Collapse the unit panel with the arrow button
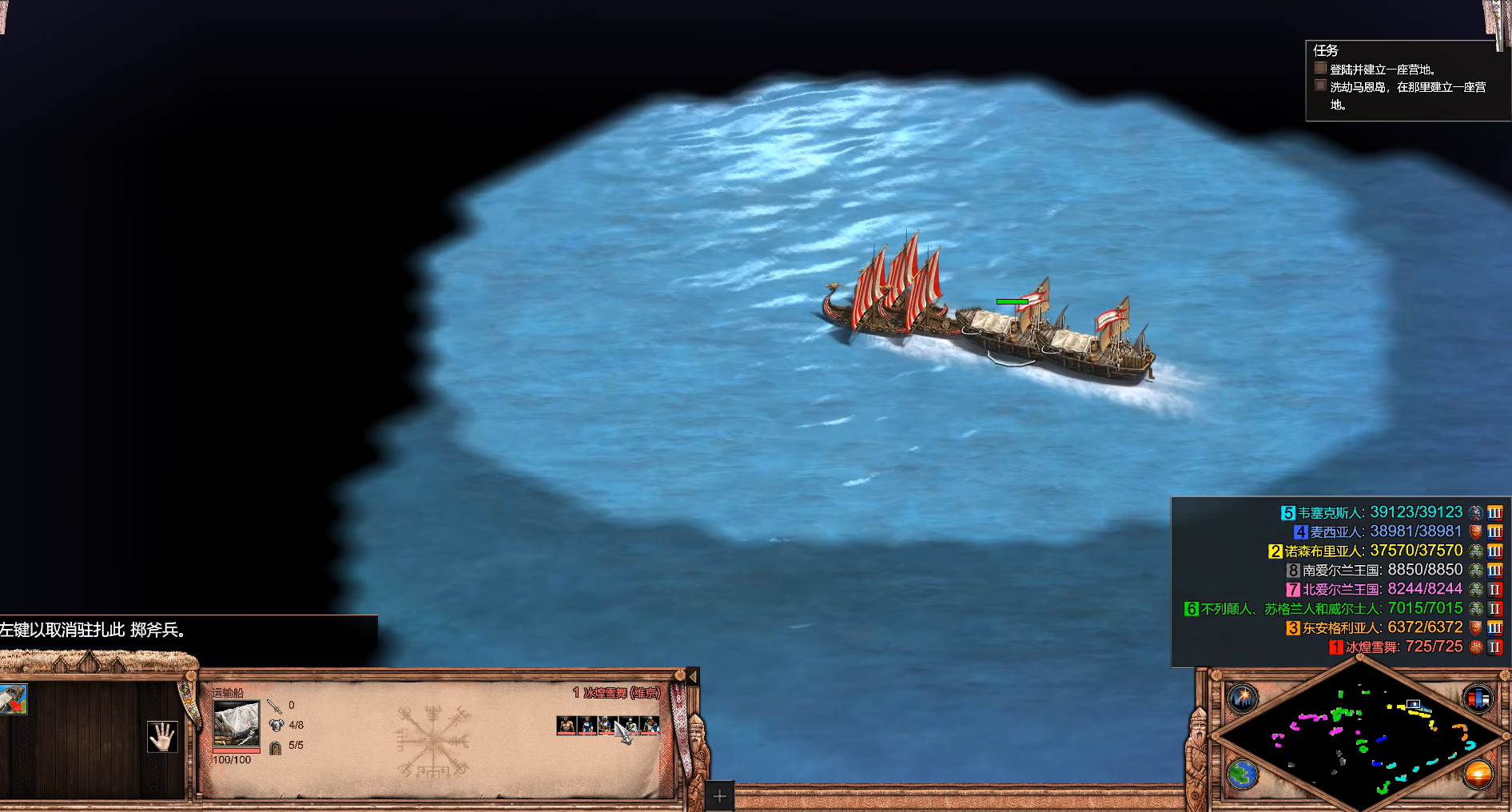This screenshot has height=812, width=1512. (x=692, y=677)
